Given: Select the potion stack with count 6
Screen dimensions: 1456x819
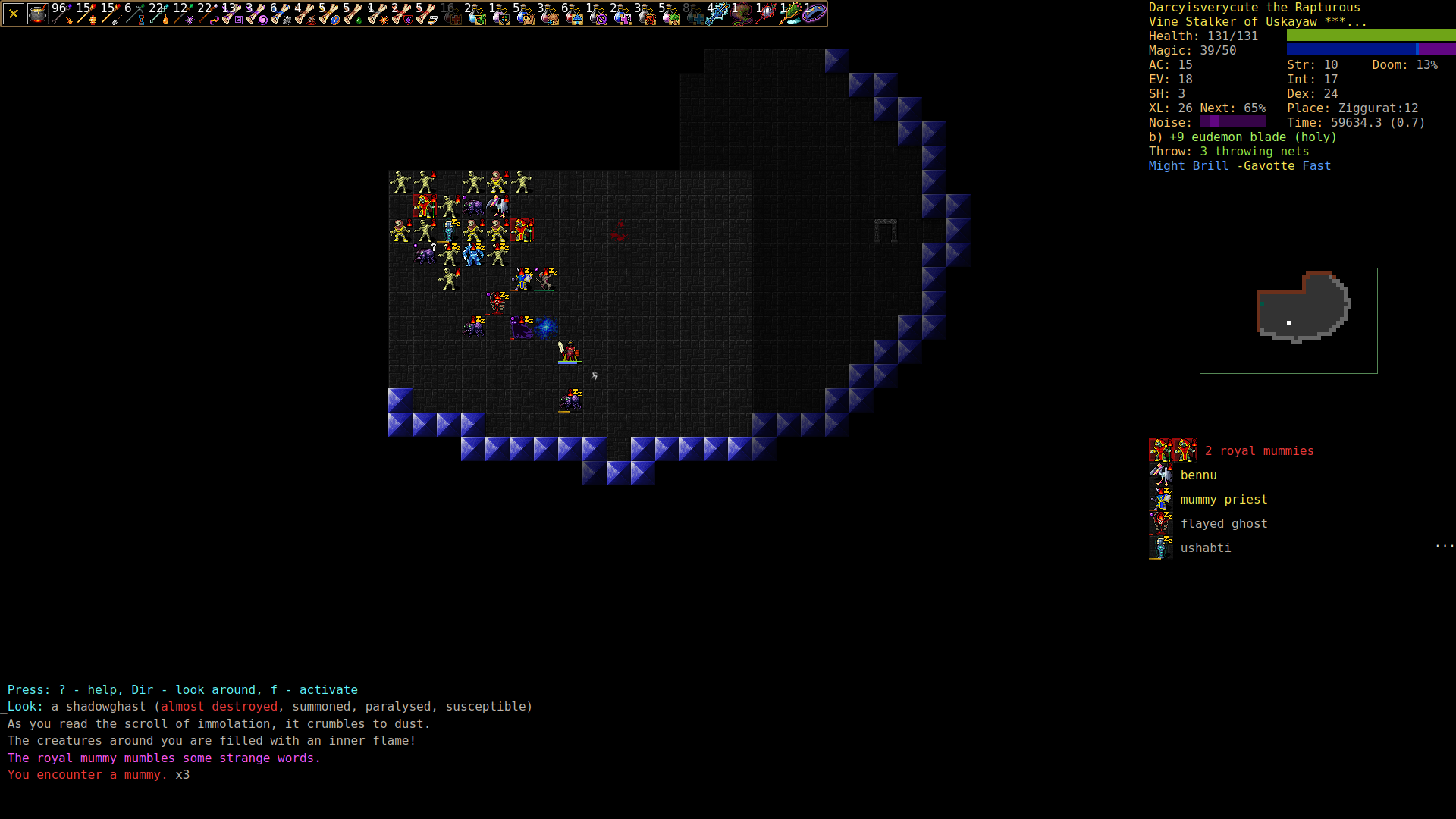Looking at the screenshot, I should pos(572,14).
